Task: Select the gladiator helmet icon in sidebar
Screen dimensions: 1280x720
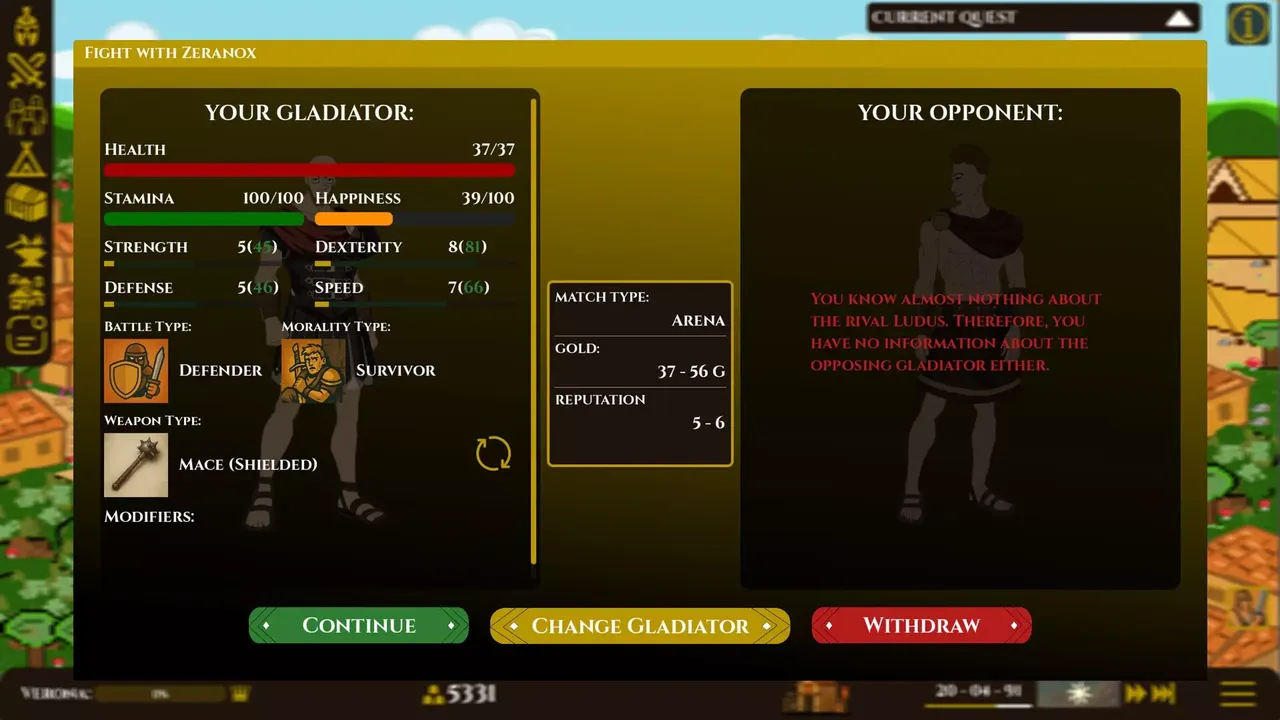Action: [x=27, y=30]
